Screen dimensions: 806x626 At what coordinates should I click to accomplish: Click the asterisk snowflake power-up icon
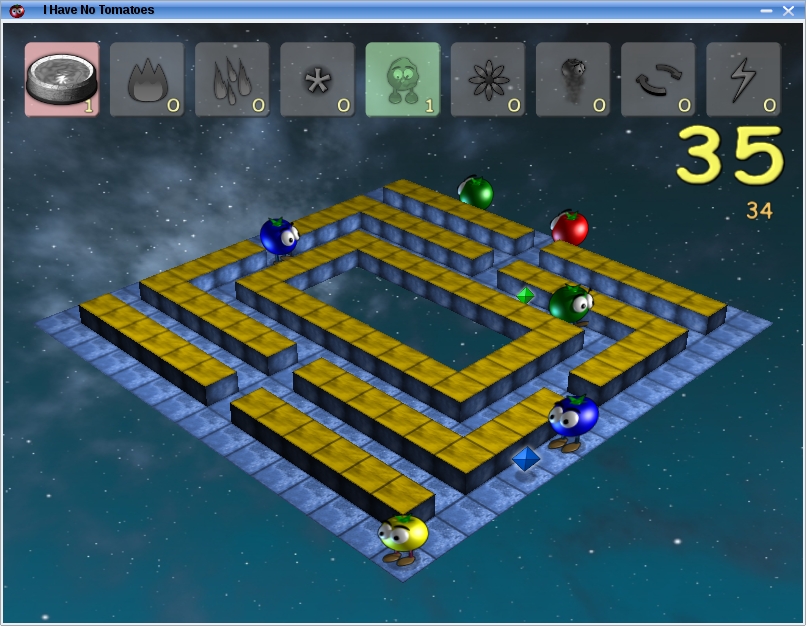(317, 79)
